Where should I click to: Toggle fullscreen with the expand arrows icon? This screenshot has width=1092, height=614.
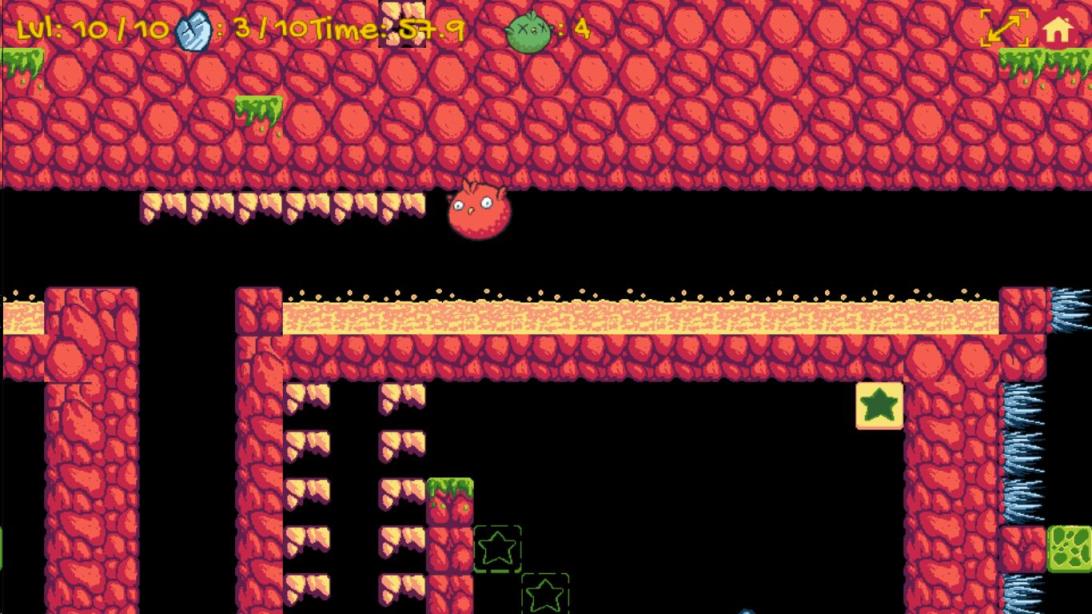[1004, 29]
